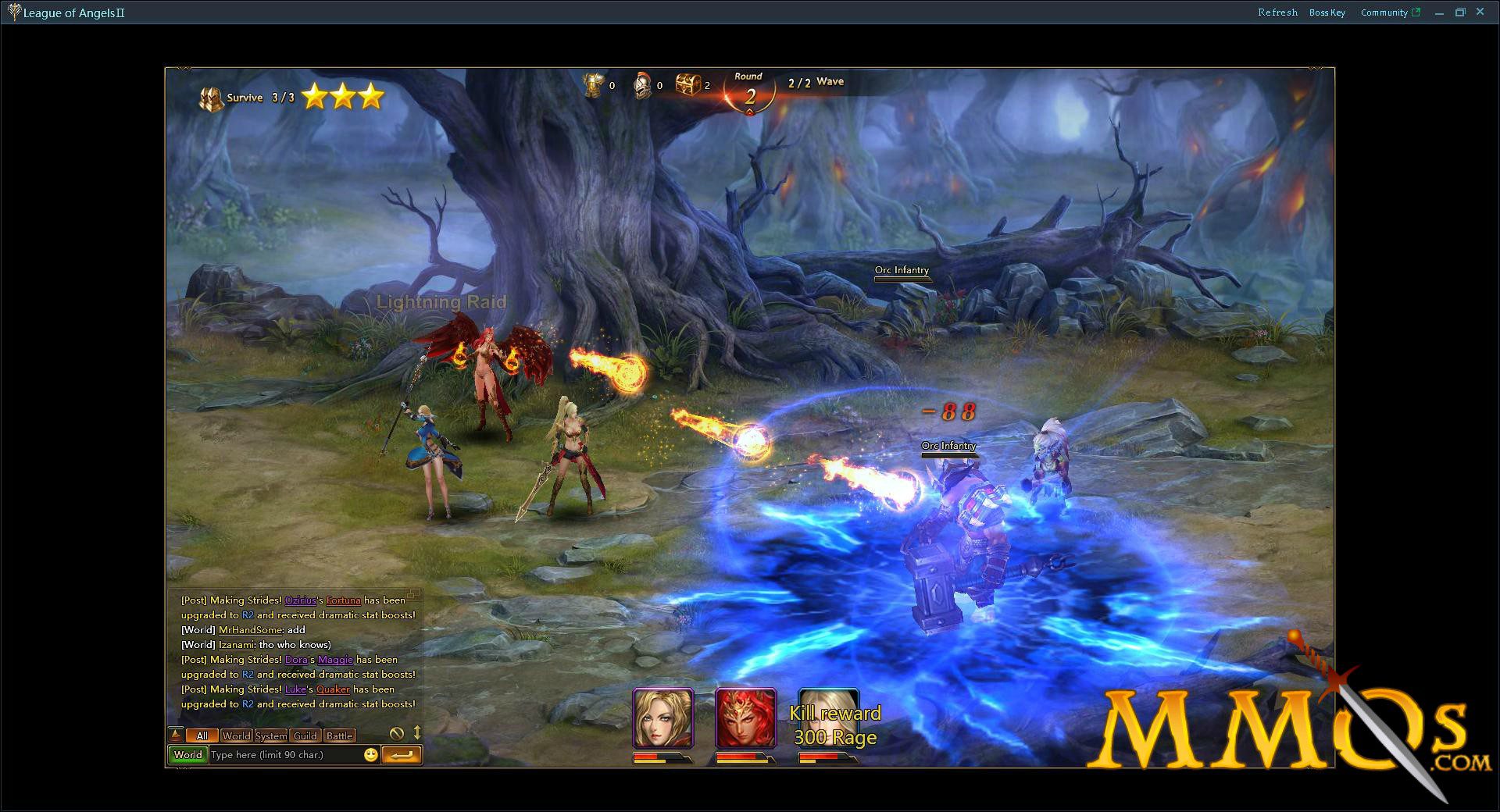
Task: Switch to the Battle chat tab
Action: click(339, 735)
